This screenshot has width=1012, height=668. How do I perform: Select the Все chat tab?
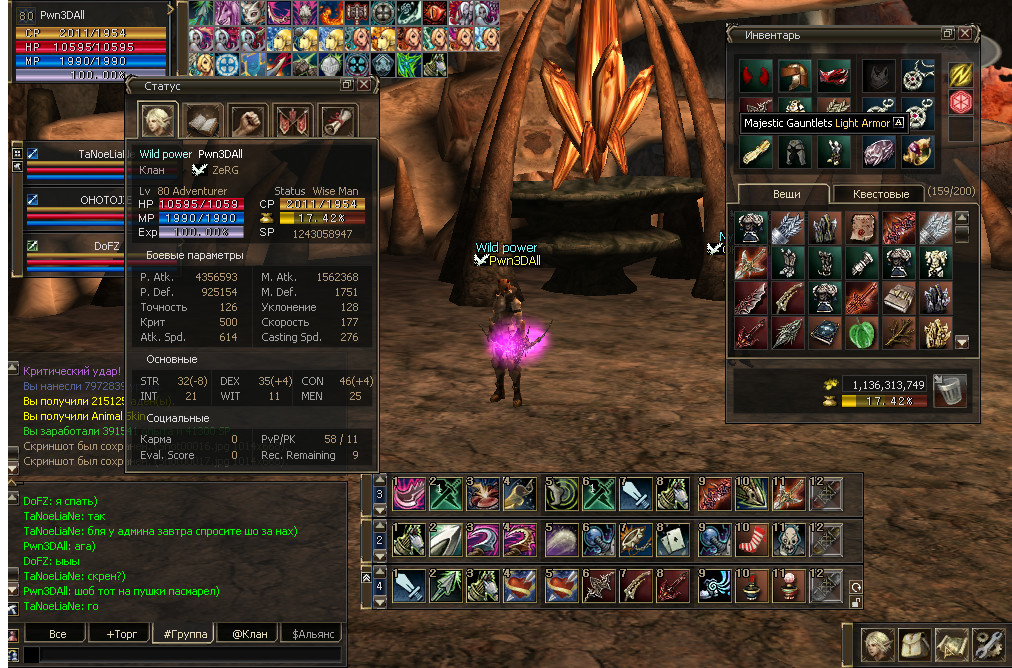[58, 633]
